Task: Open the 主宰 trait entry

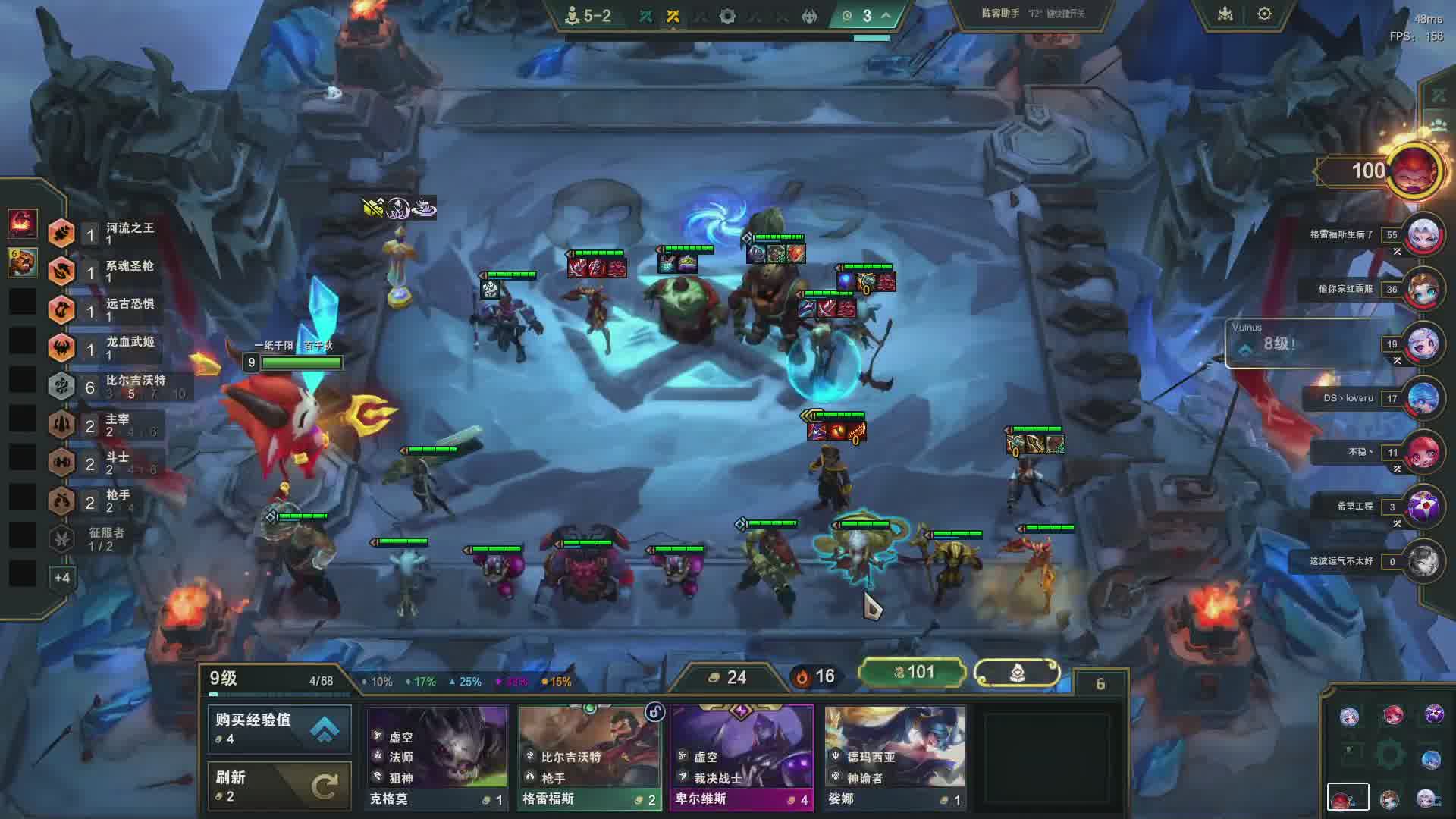Action: pos(114,425)
